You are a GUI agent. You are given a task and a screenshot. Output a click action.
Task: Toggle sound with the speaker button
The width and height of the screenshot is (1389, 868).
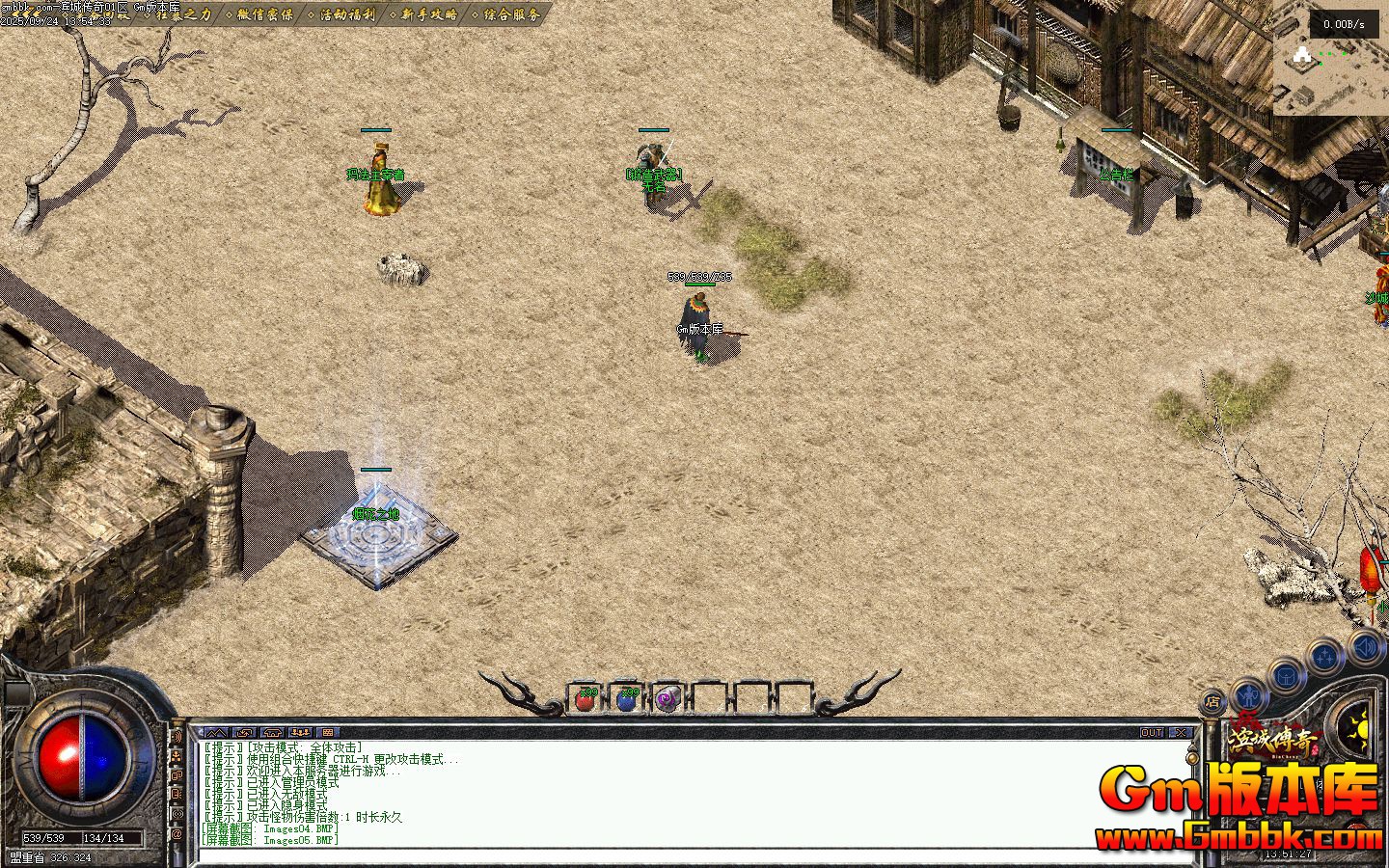[1366, 647]
